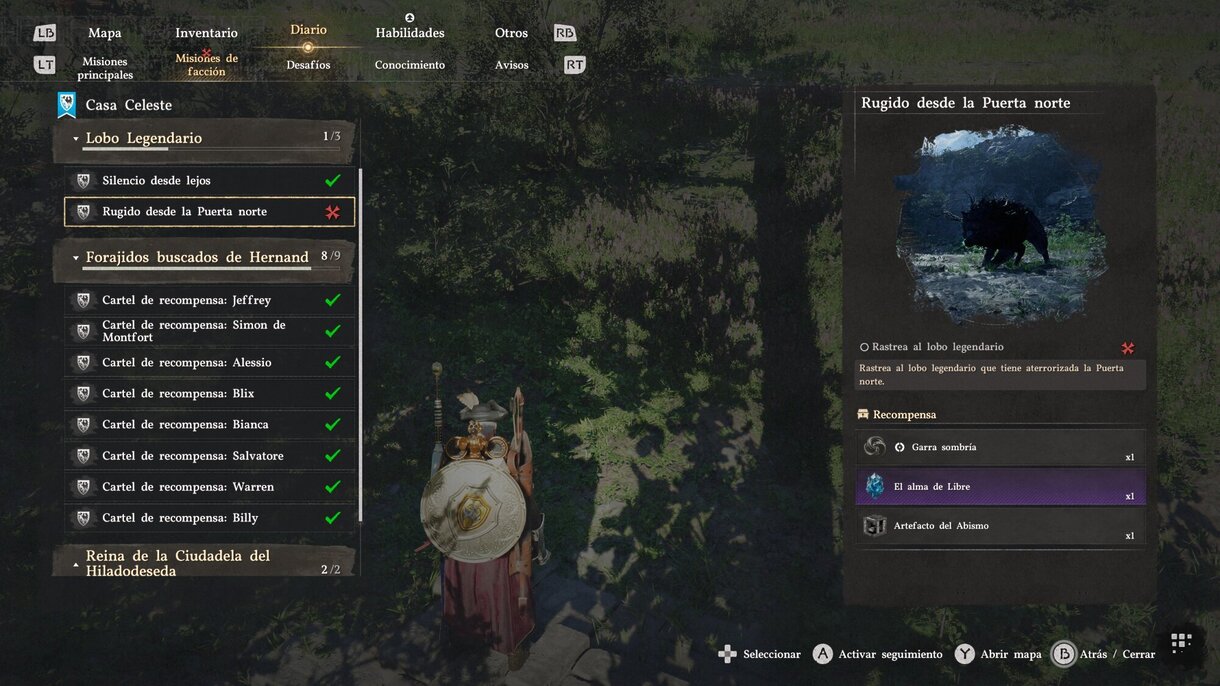Choose Rugido desde la Puerta norte quest
Image resolution: width=1220 pixels, height=686 pixels.
[208, 212]
